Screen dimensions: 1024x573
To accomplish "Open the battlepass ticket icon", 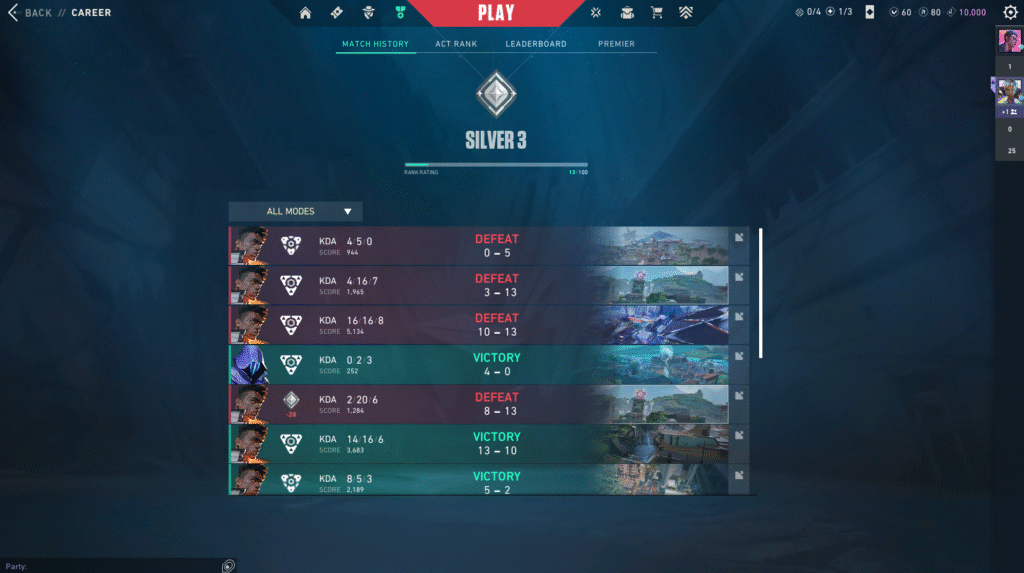I will pyautogui.click(x=337, y=13).
